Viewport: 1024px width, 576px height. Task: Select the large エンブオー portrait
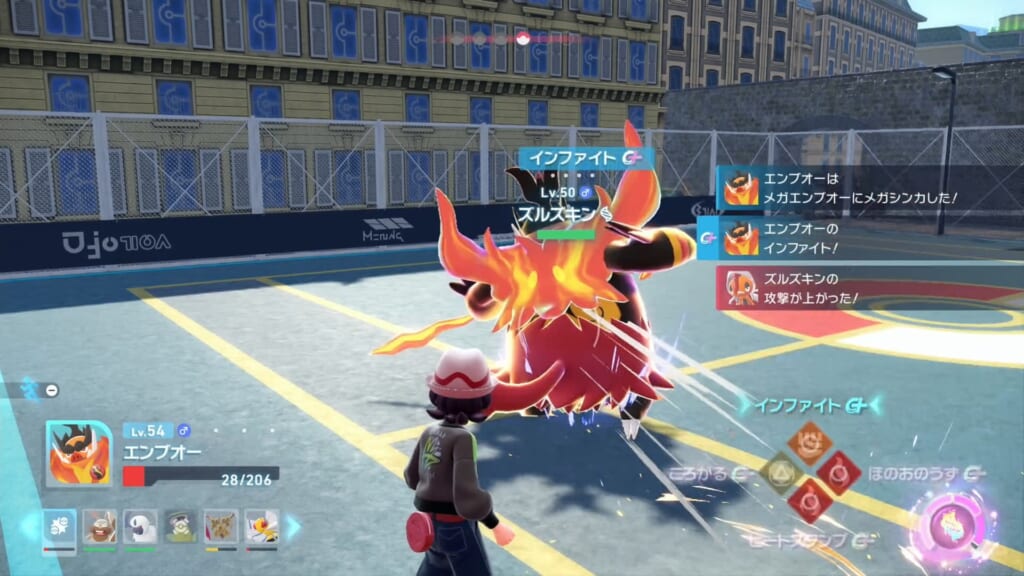78,453
